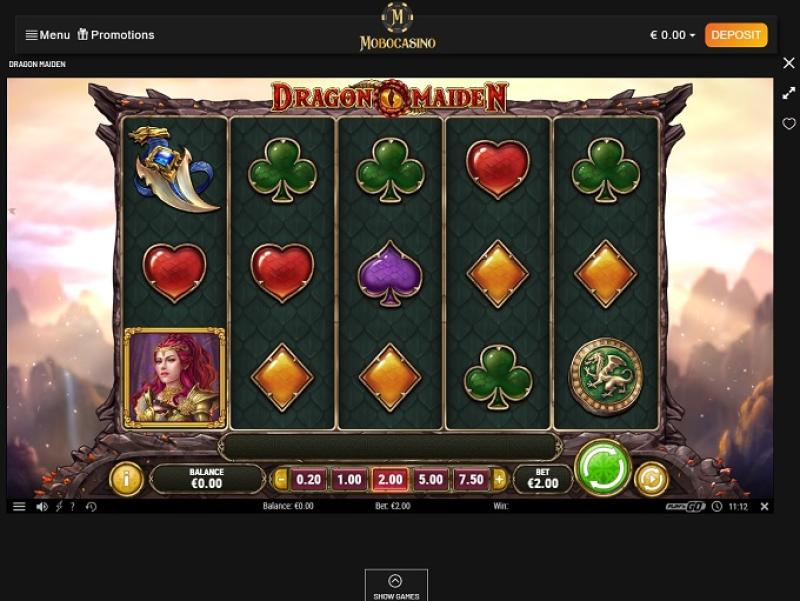Open the question mark help

click(x=73, y=507)
